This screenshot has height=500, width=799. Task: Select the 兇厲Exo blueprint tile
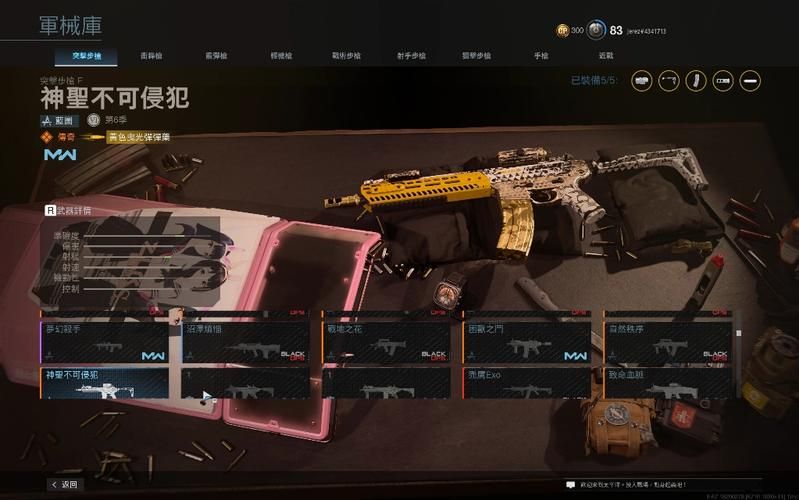[x=527, y=385]
